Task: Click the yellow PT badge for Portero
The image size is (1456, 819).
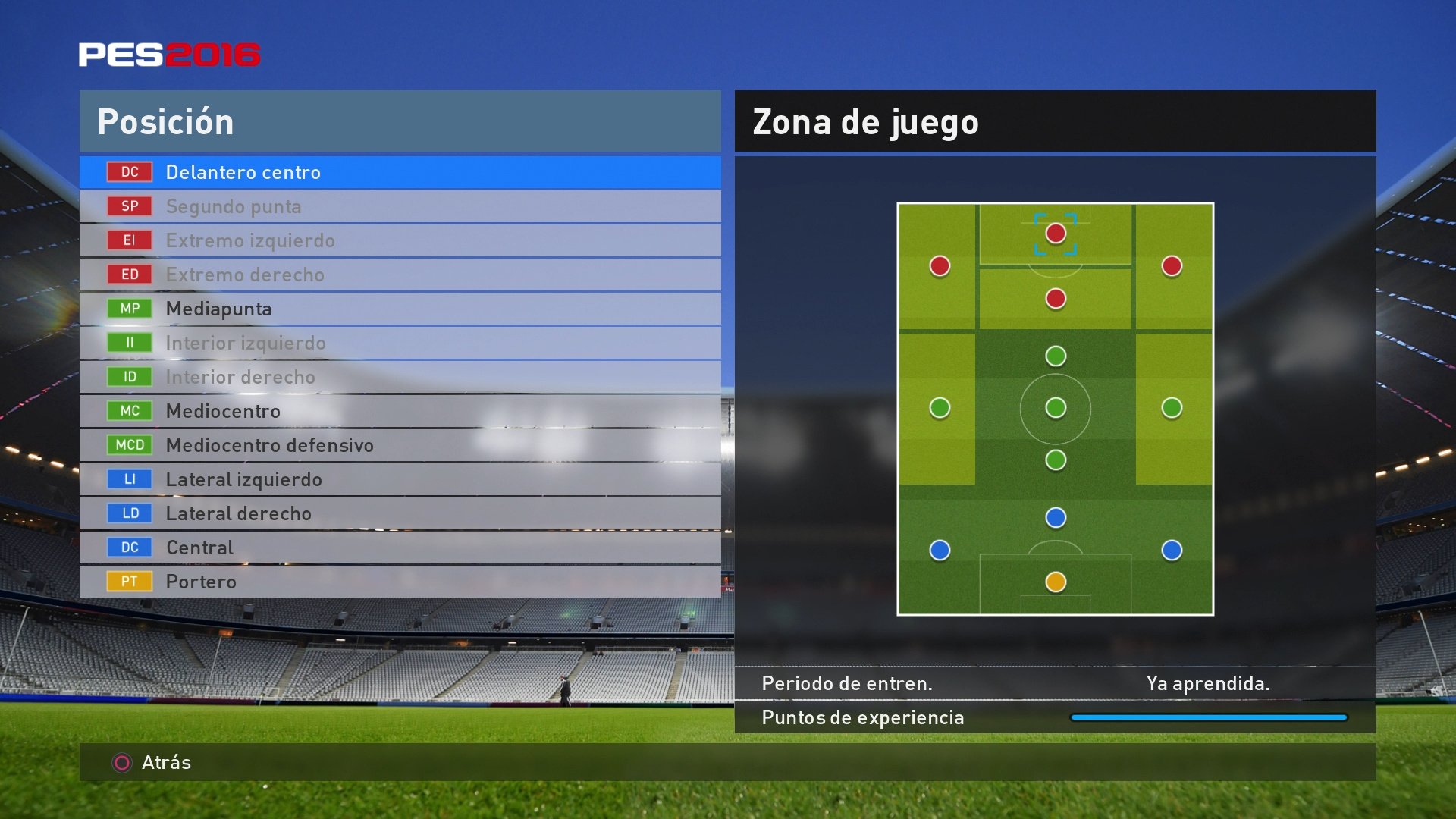Action: [129, 581]
